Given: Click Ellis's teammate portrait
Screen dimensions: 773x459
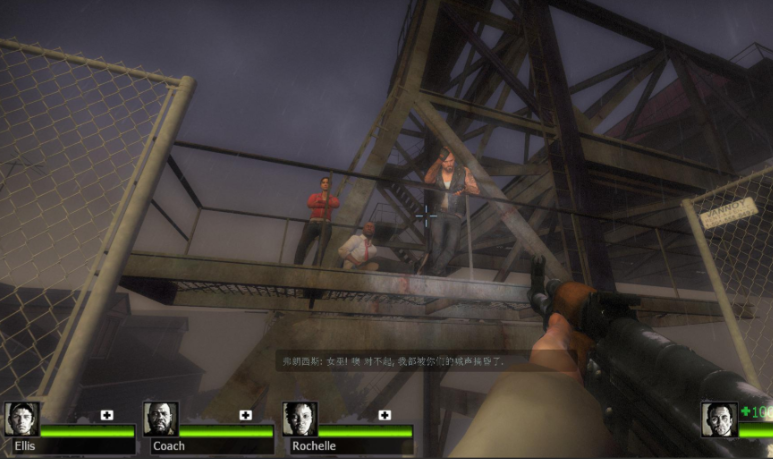Looking at the screenshot, I should [21, 419].
